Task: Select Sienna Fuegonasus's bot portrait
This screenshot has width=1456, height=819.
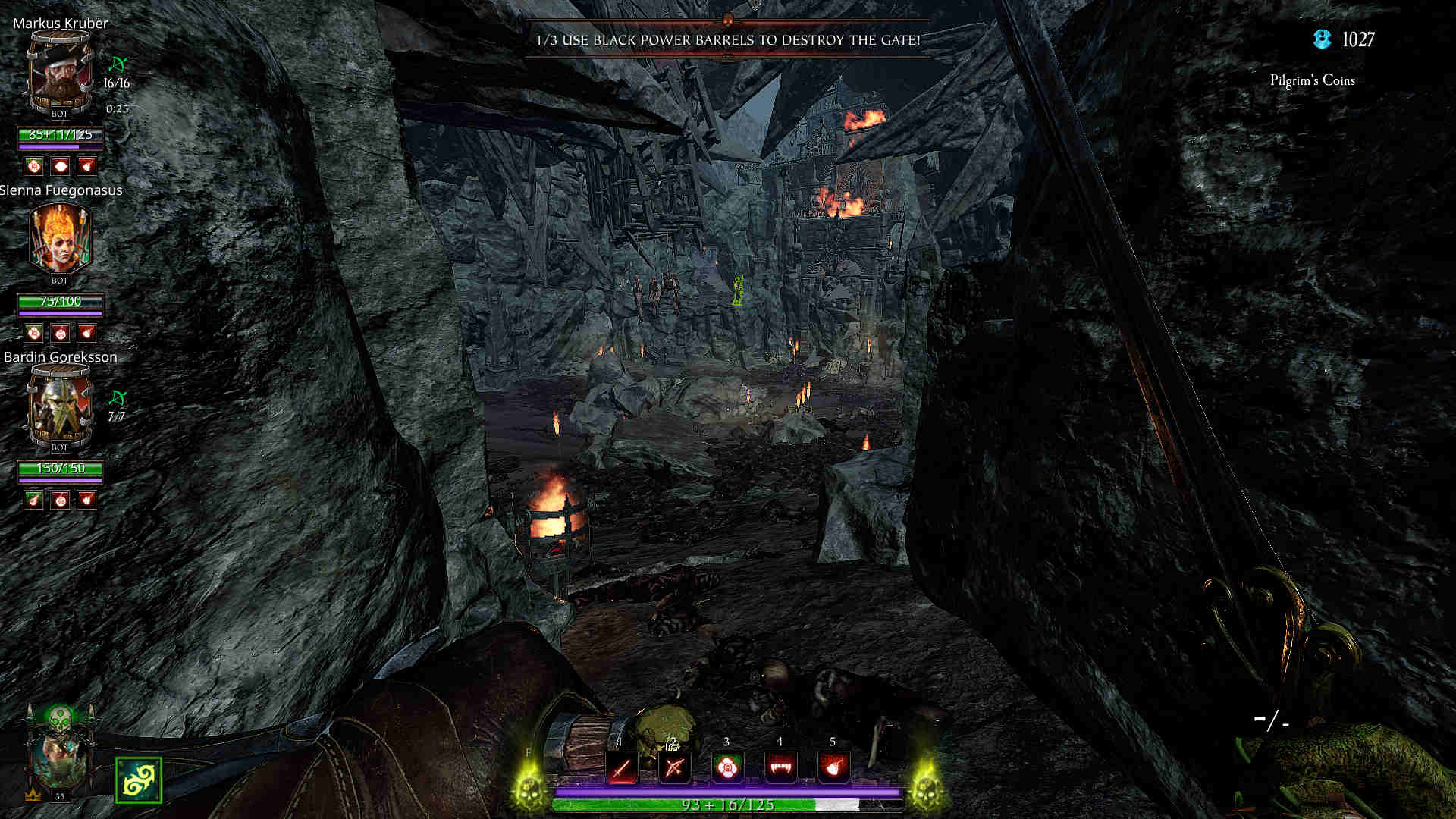Action: click(60, 240)
